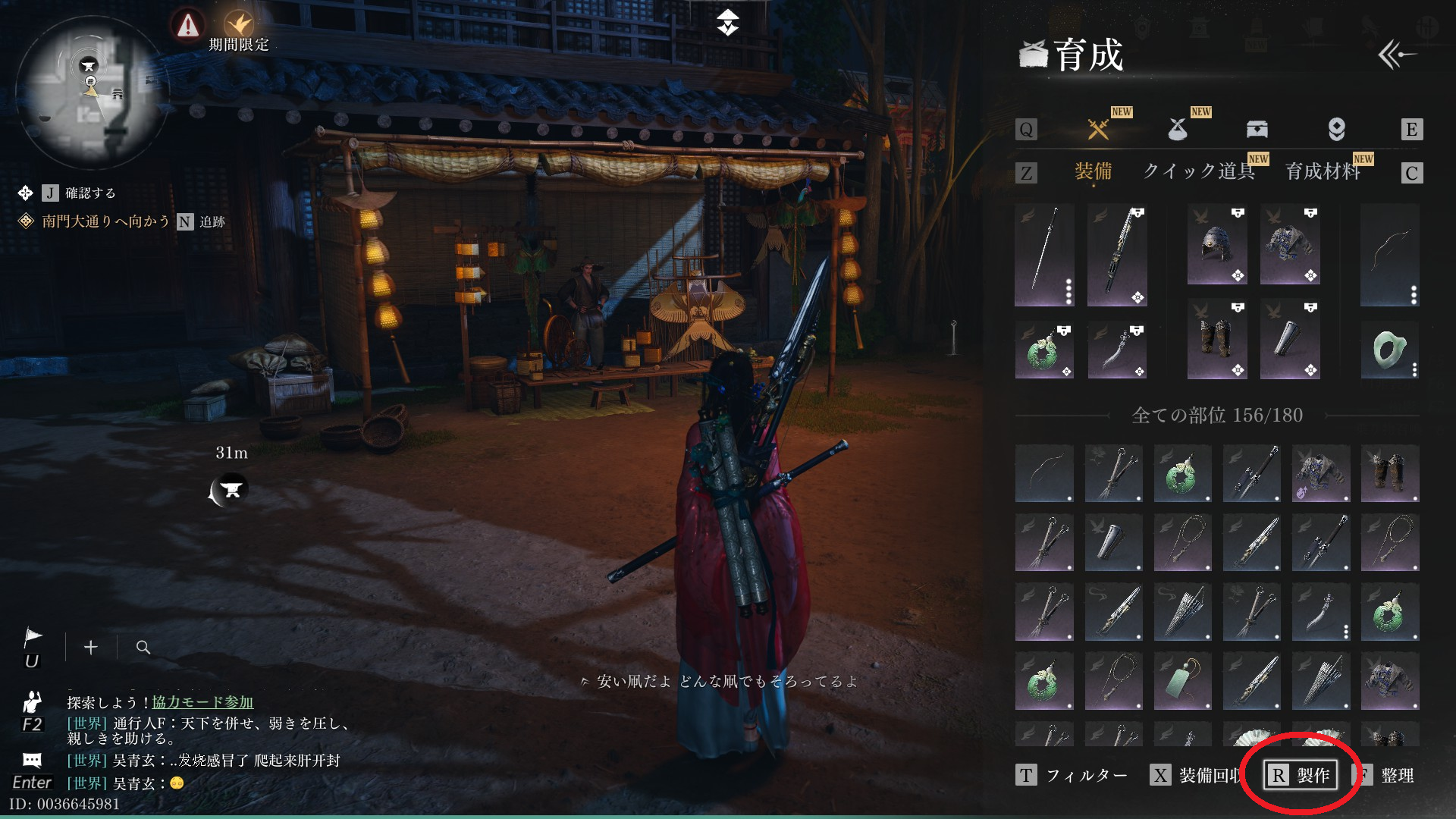Click the chat search magnifier icon

(x=143, y=648)
